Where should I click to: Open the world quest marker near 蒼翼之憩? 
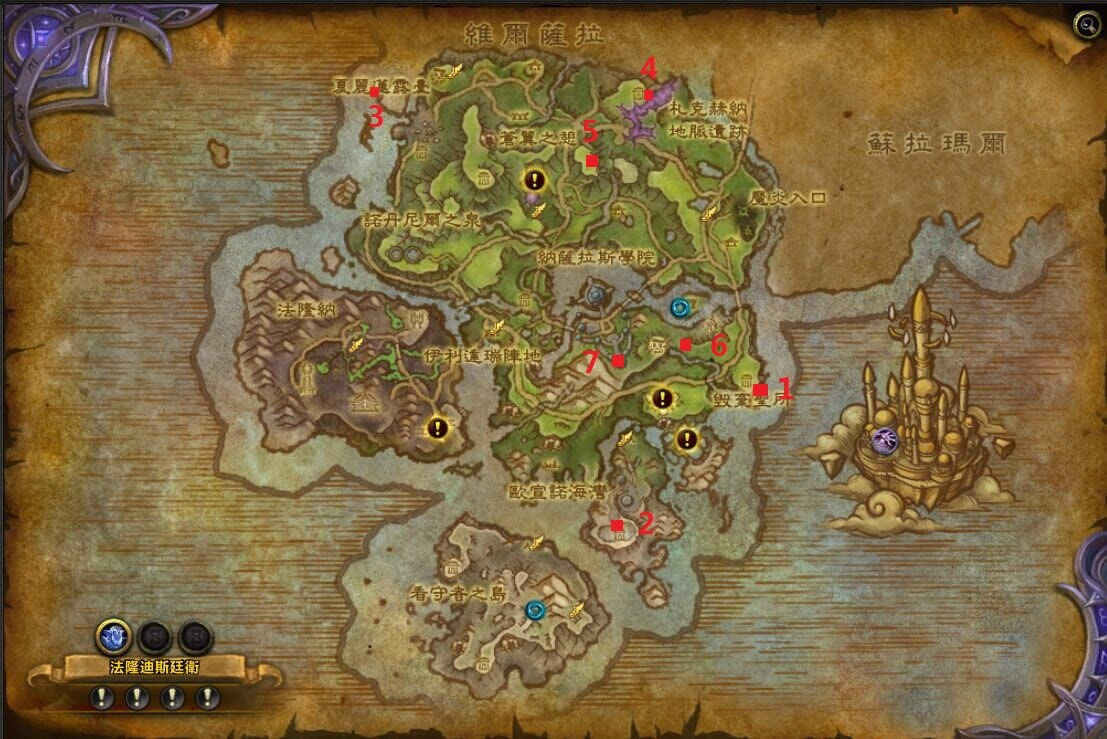535,181
